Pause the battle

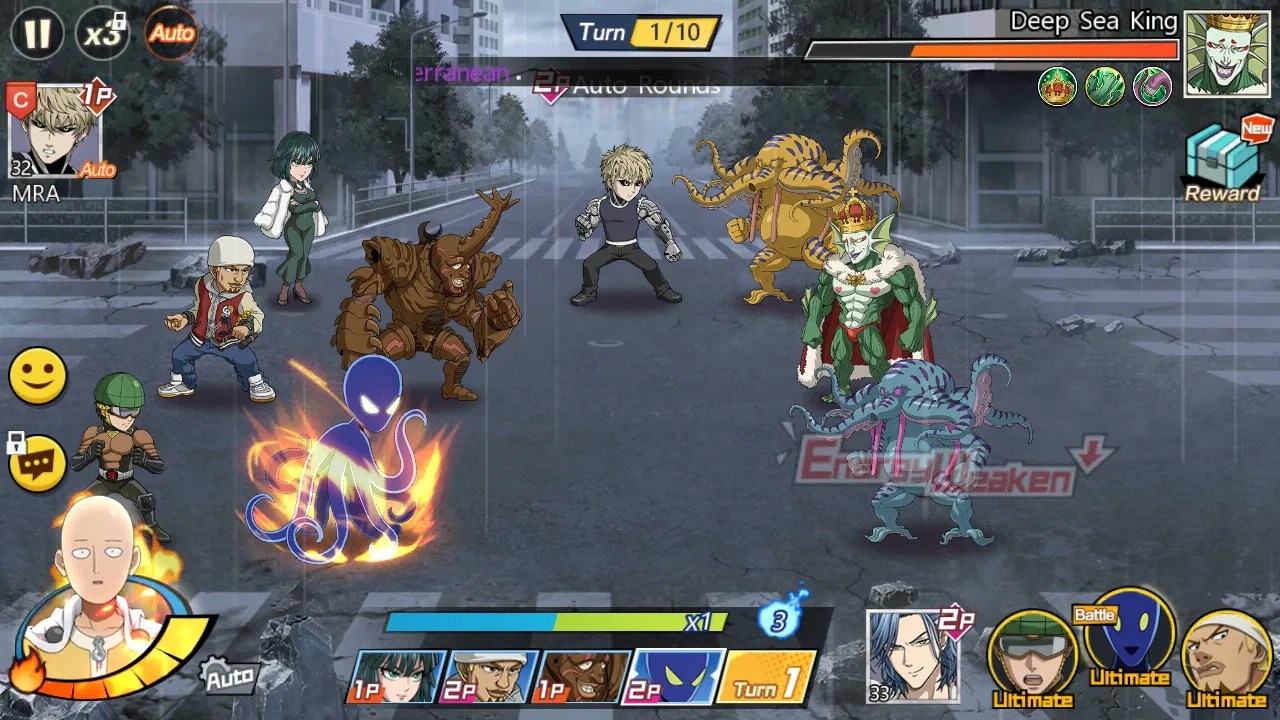pyautogui.click(x=37, y=33)
